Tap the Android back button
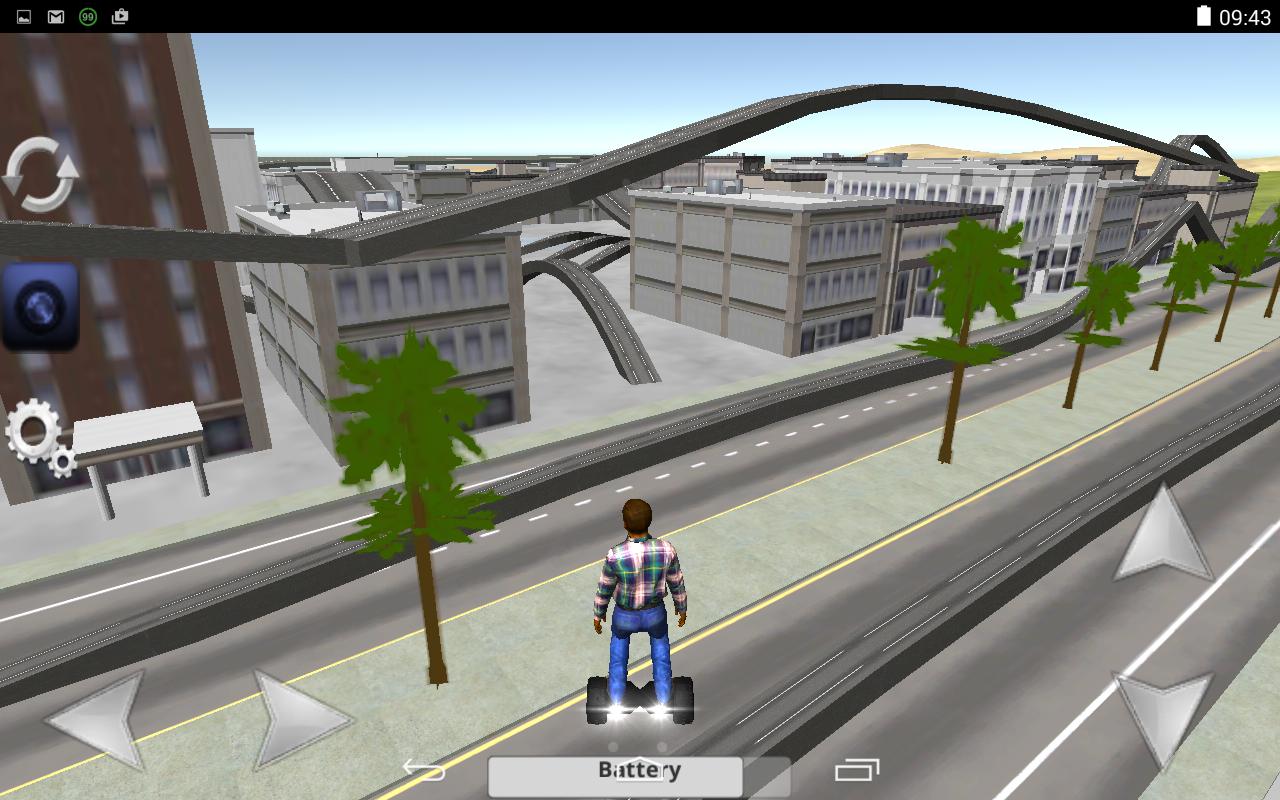Screen dimensions: 1280x800 [x=424, y=770]
